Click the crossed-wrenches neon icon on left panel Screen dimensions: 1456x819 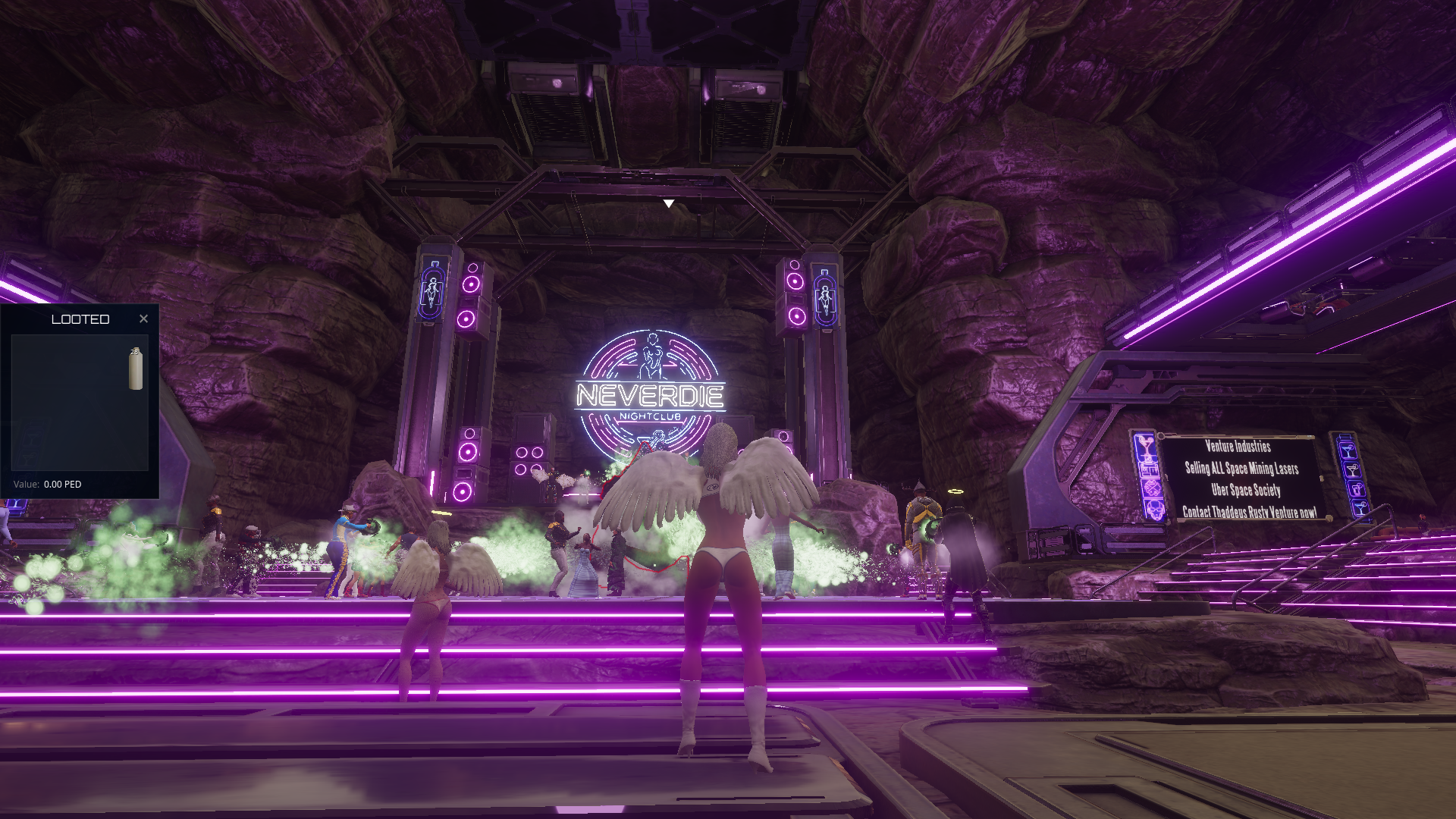[1151, 487]
